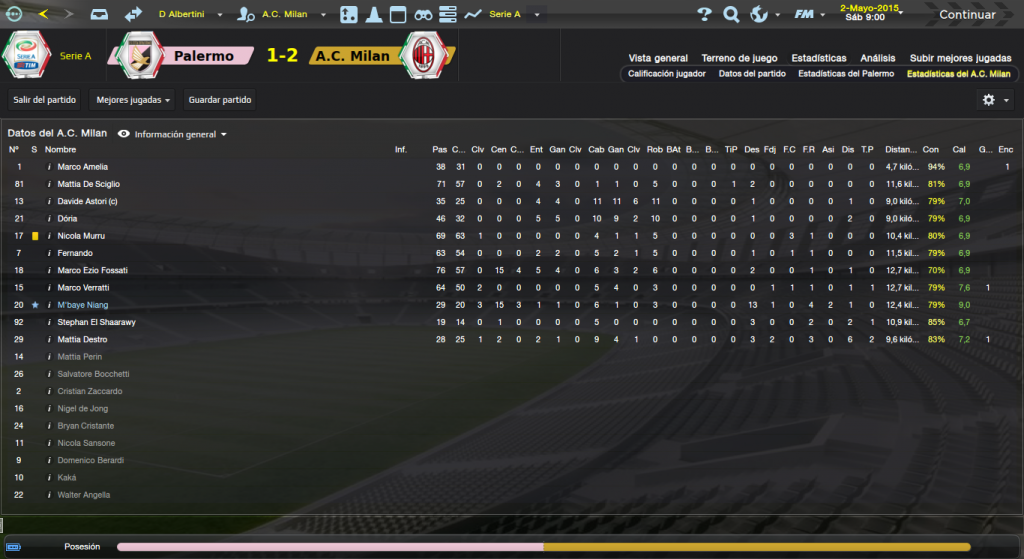
Task: Click substitute Kaká's name
Action: click(68, 477)
